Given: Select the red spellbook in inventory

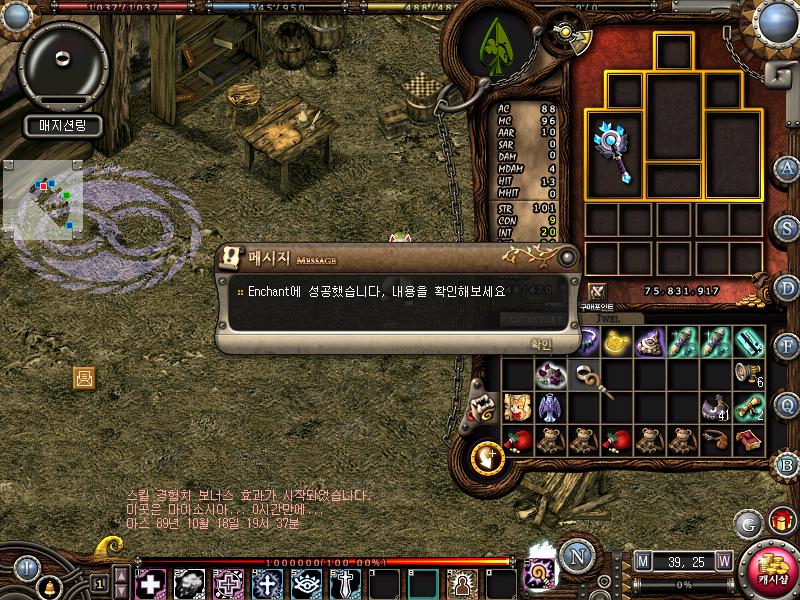Looking at the screenshot, I should [748, 439].
